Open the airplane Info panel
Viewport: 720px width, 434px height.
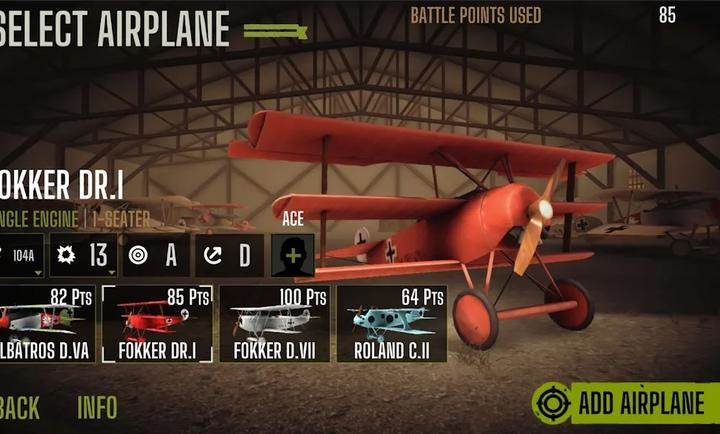pyautogui.click(x=97, y=407)
